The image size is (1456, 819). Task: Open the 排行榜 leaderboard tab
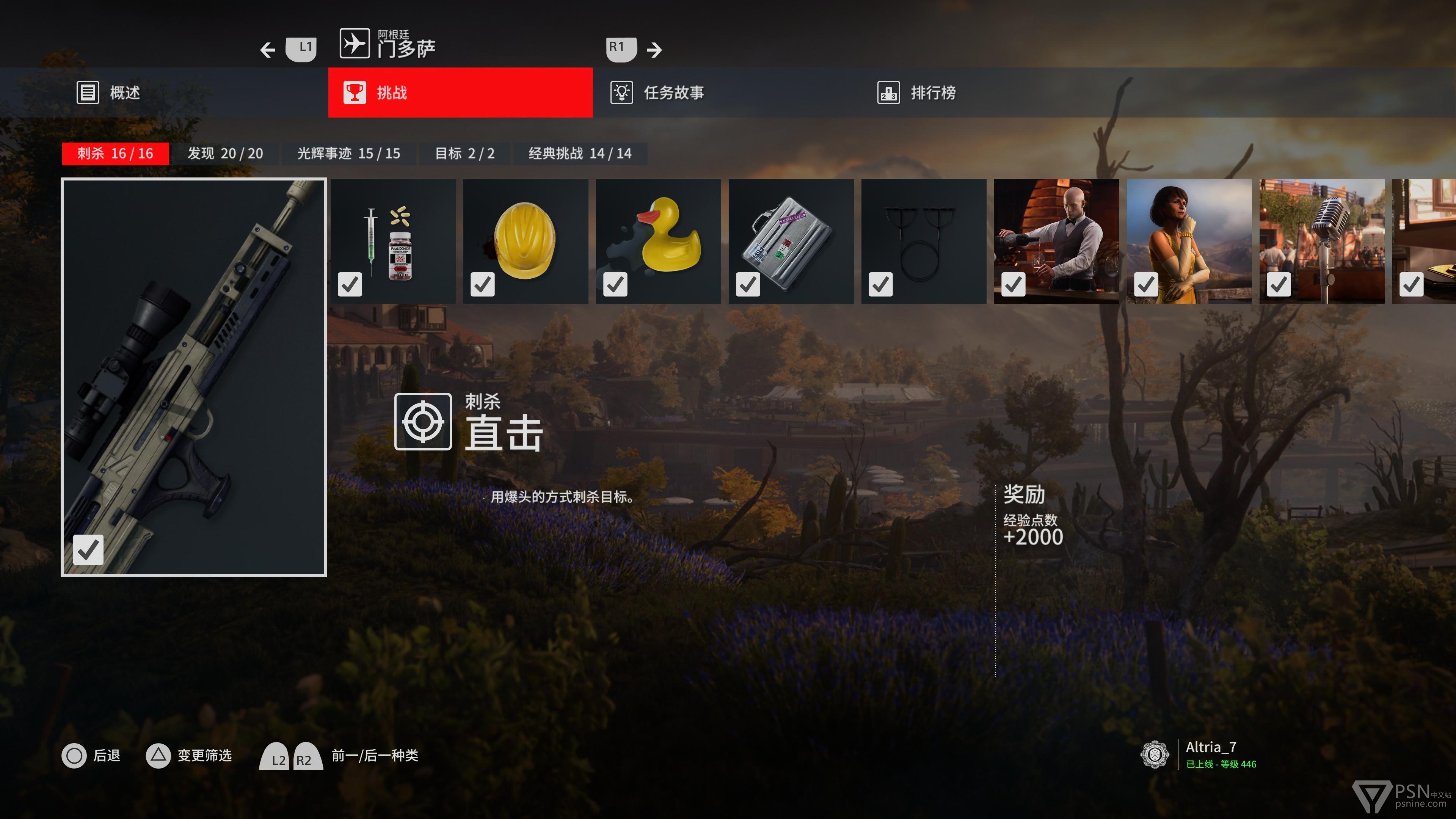click(917, 93)
